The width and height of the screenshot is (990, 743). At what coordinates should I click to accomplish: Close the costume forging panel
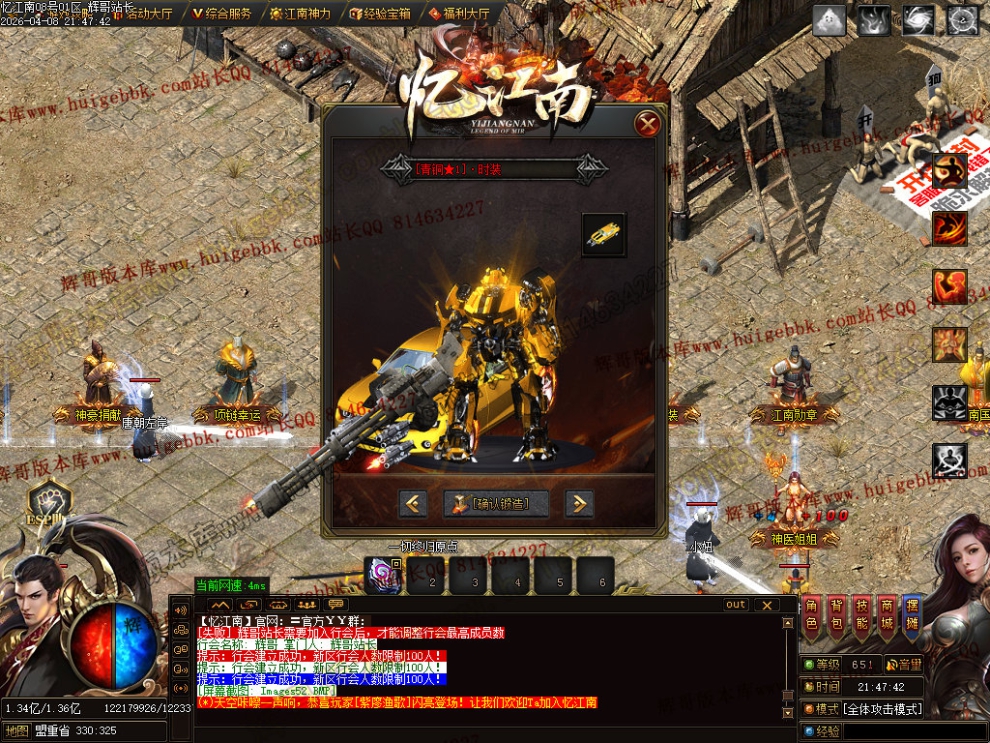click(x=648, y=124)
